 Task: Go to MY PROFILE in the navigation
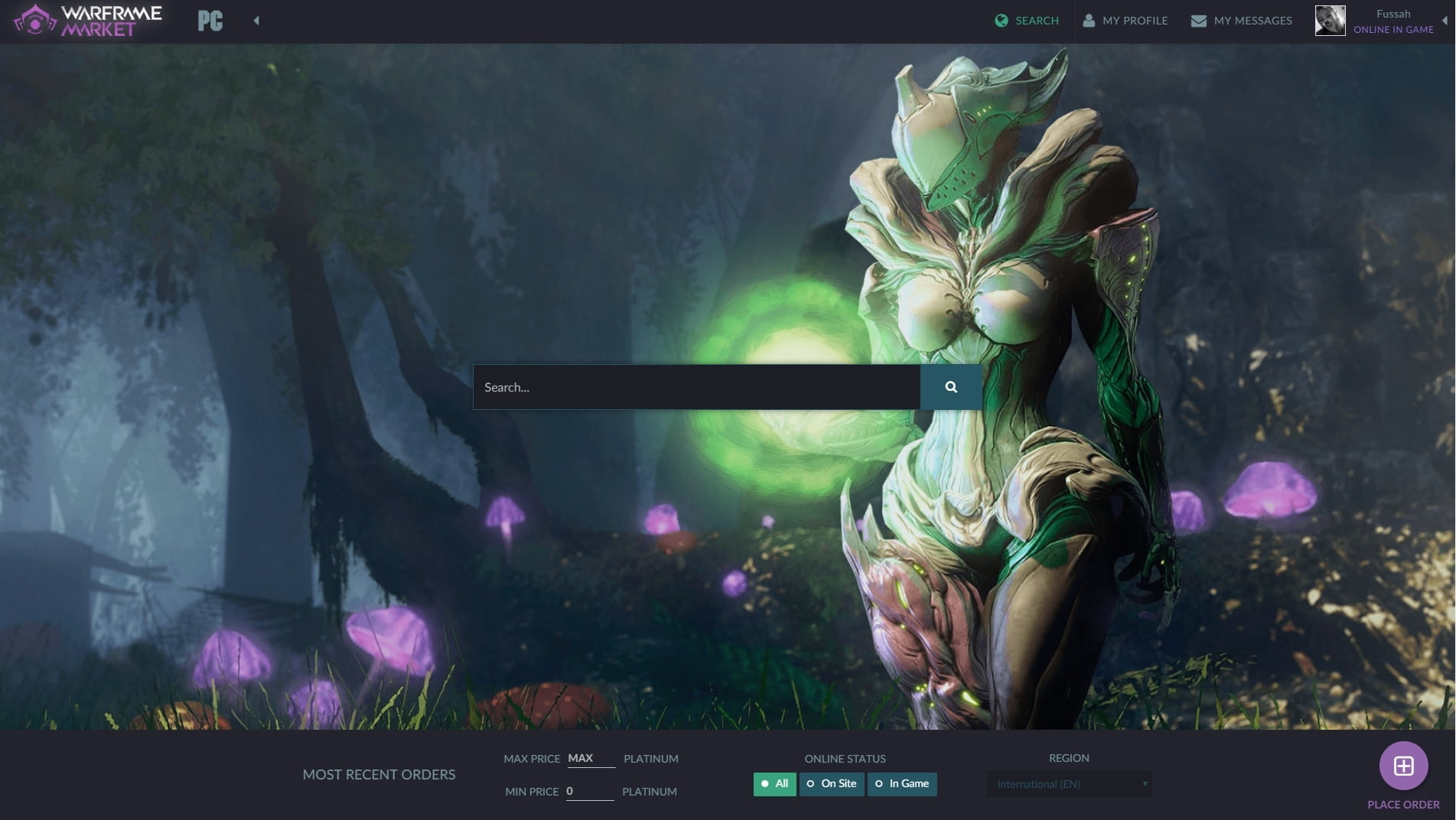[x=1135, y=21]
